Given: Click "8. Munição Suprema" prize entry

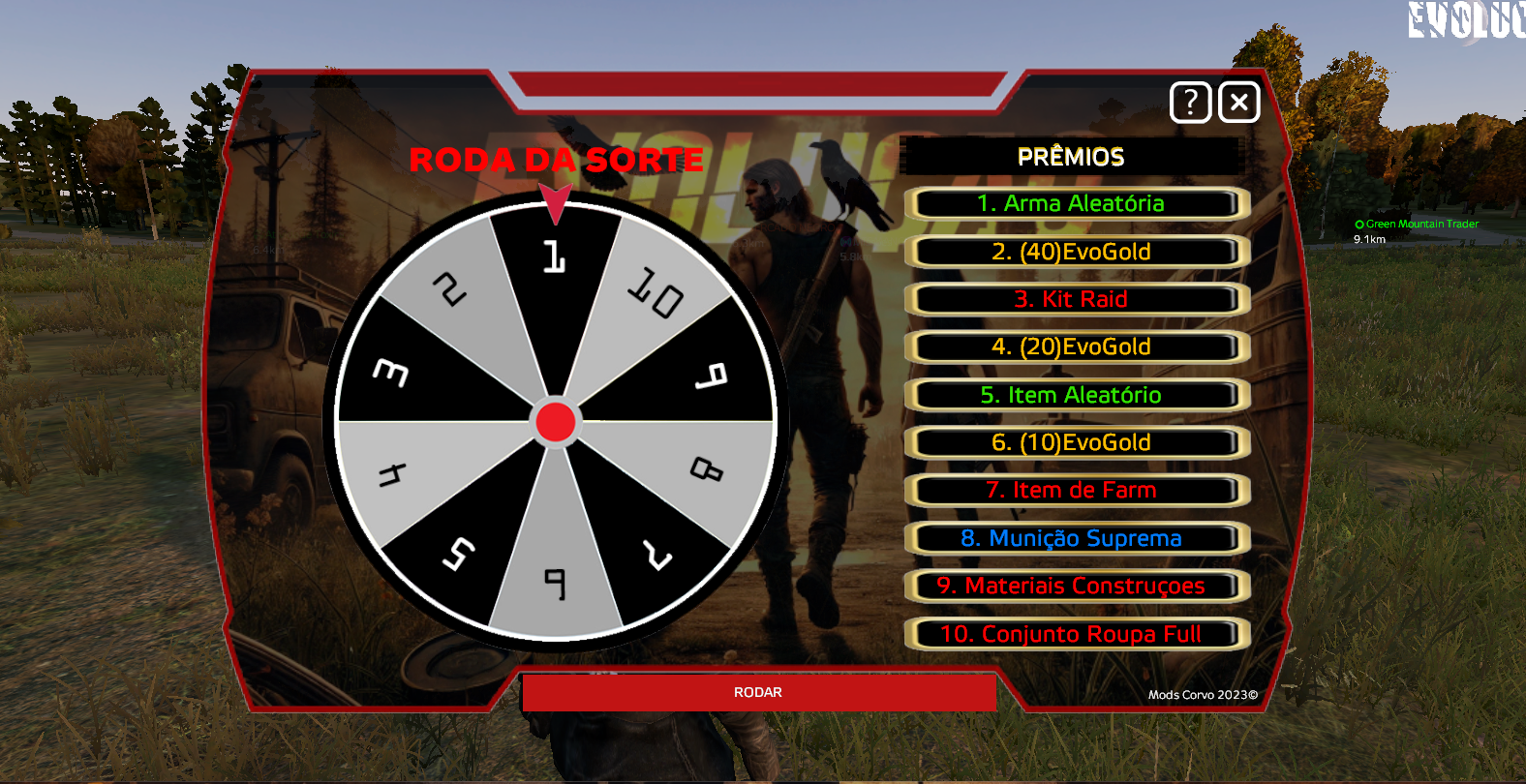Looking at the screenshot, I should point(1075,538).
